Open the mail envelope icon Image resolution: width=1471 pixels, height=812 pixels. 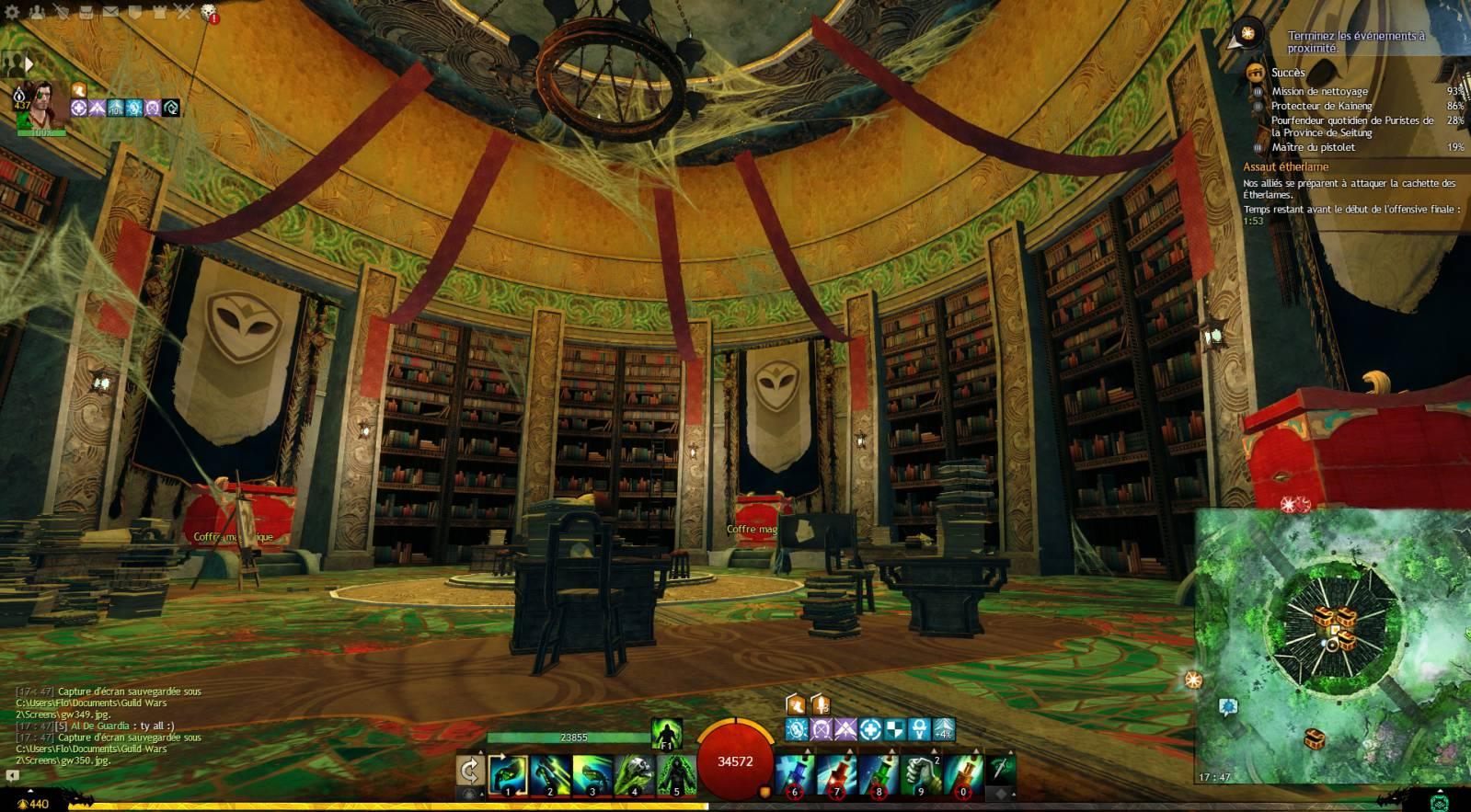coord(110,12)
